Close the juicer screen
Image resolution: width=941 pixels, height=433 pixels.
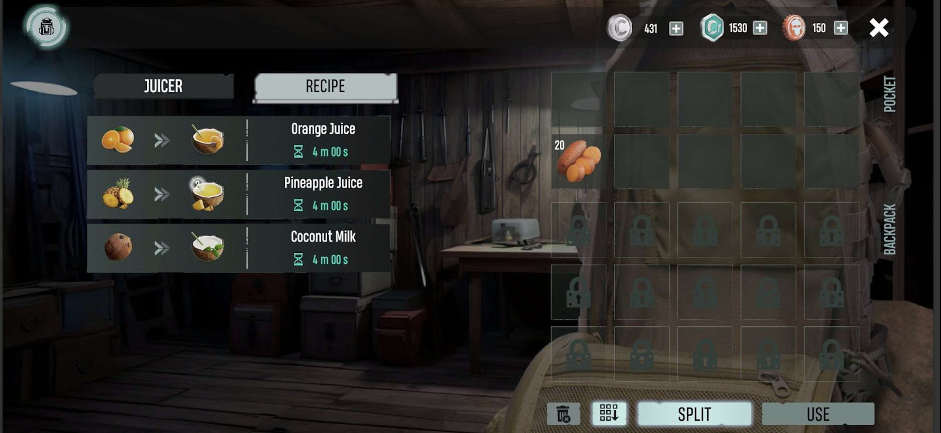point(879,28)
